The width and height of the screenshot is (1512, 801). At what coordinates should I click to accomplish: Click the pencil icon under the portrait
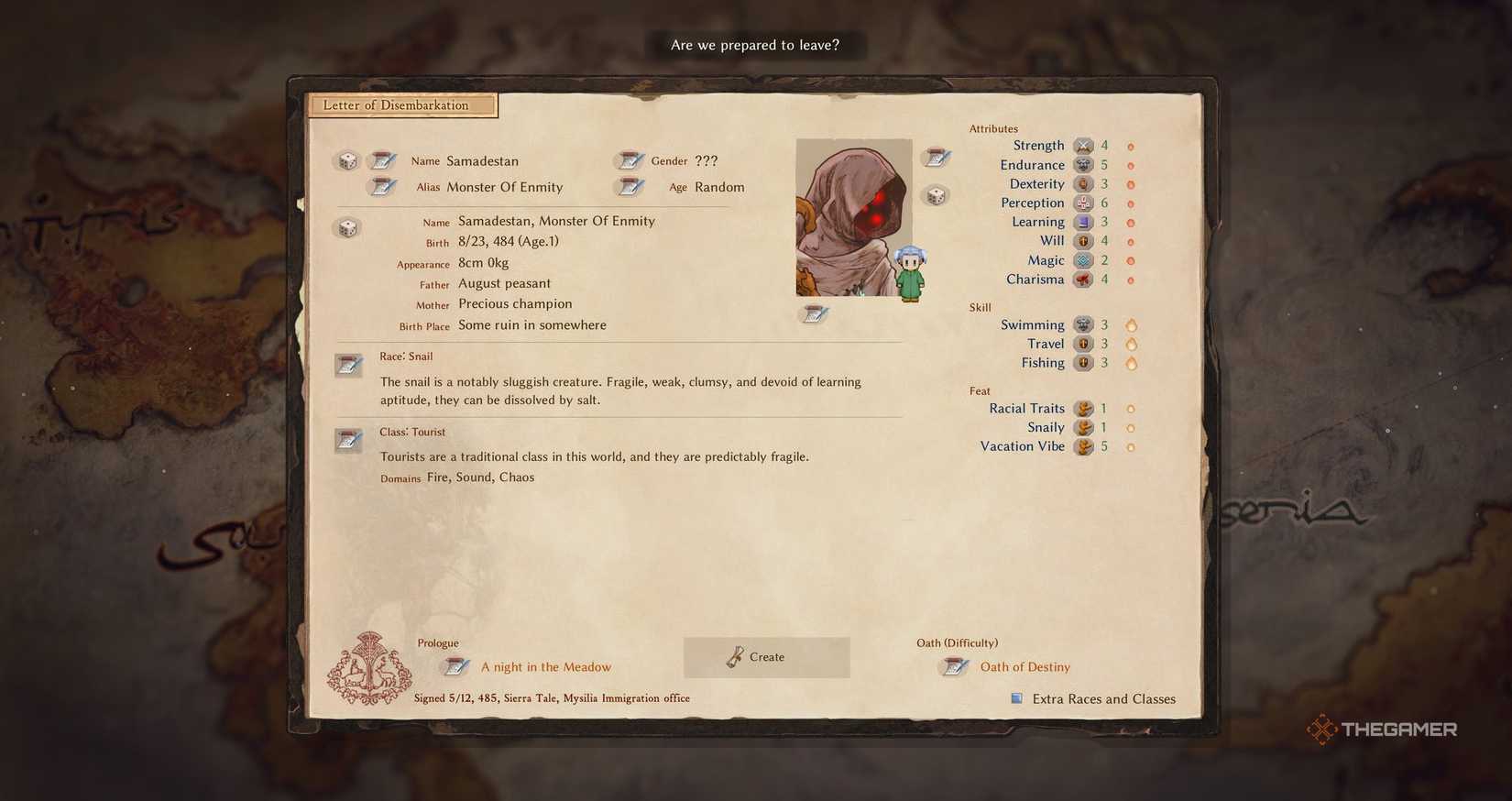coord(814,313)
